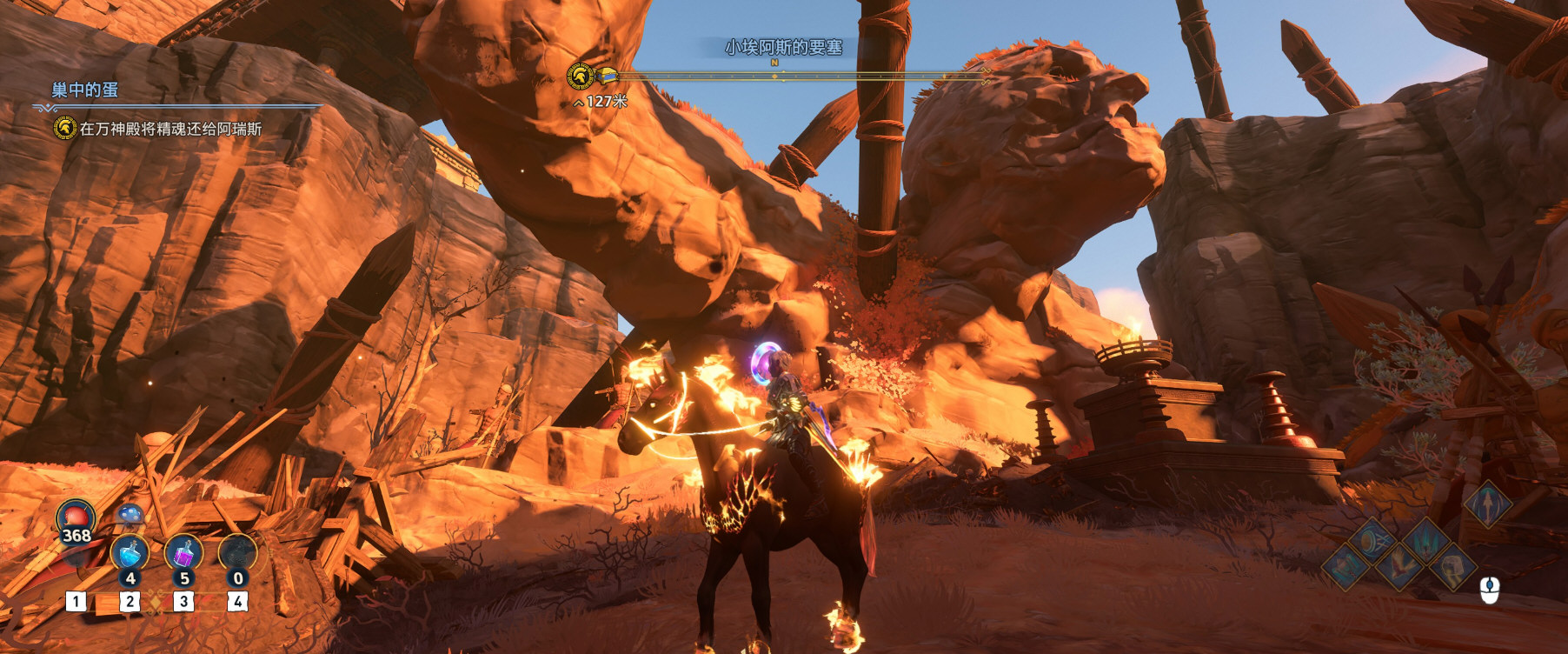The width and height of the screenshot is (1568, 654).
Task: Click the compass bar's north indicator
Action: click(774, 63)
